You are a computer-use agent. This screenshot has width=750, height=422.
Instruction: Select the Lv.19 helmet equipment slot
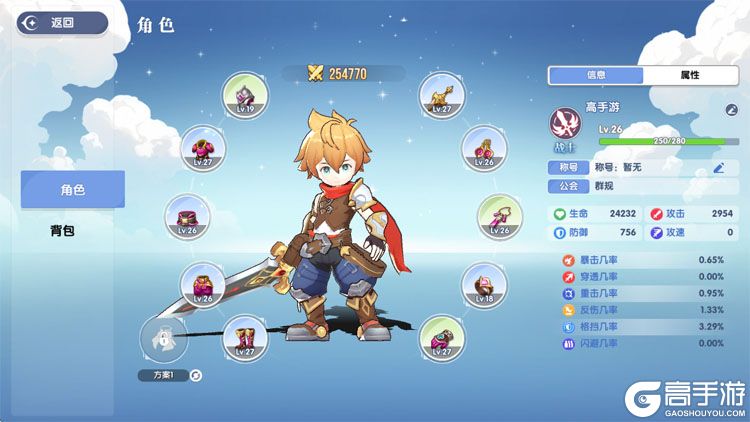(x=244, y=95)
